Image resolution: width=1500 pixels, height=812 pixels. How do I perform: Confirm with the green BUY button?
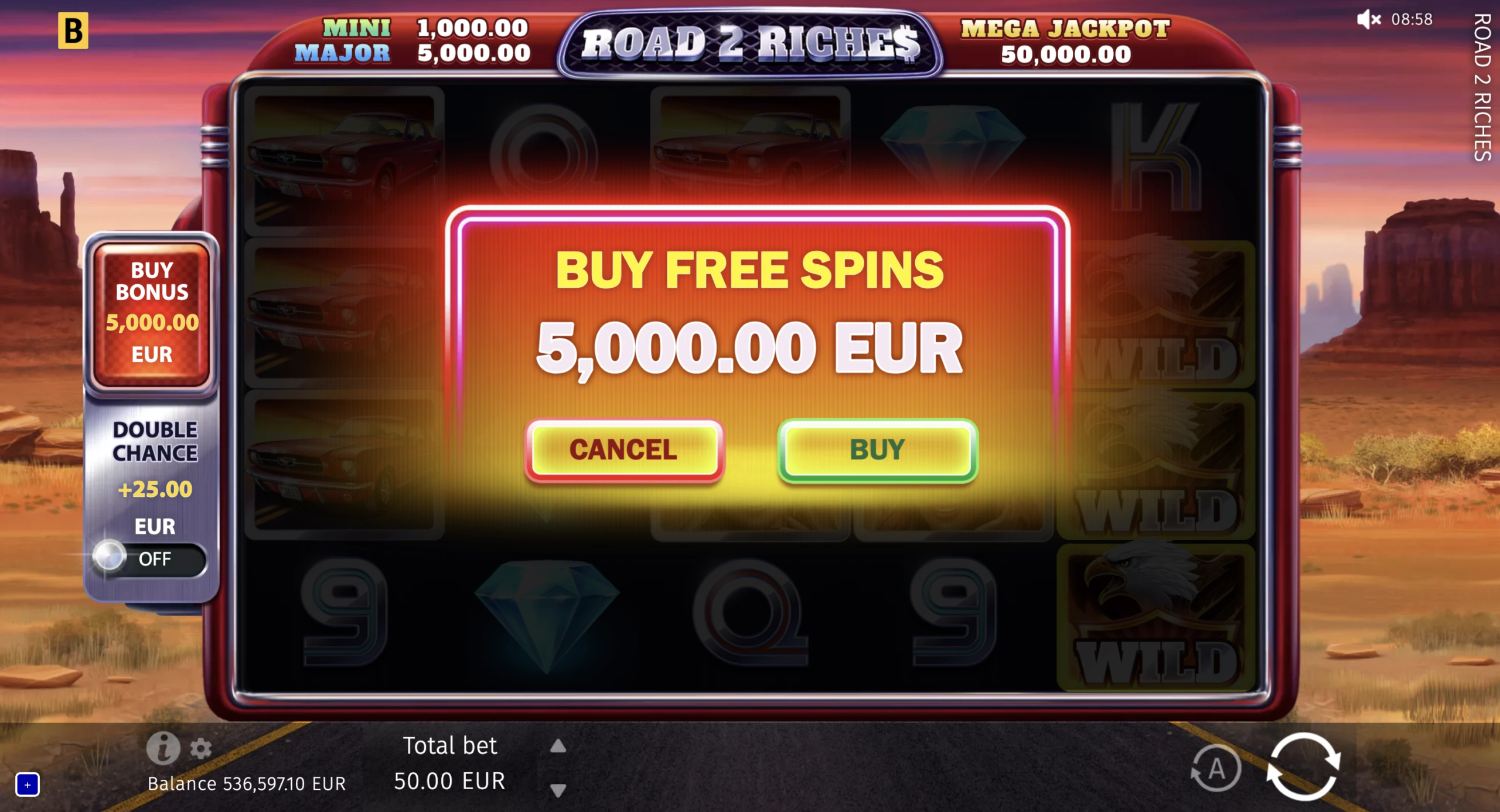click(x=877, y=450)
